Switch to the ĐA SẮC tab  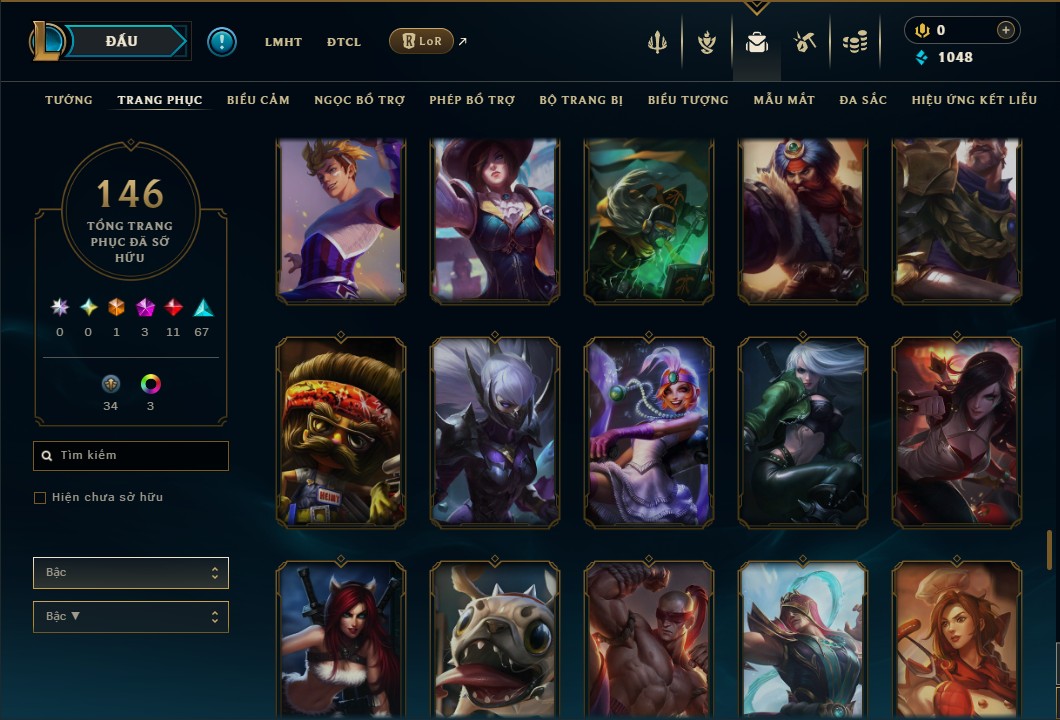[x=863, y=100]
